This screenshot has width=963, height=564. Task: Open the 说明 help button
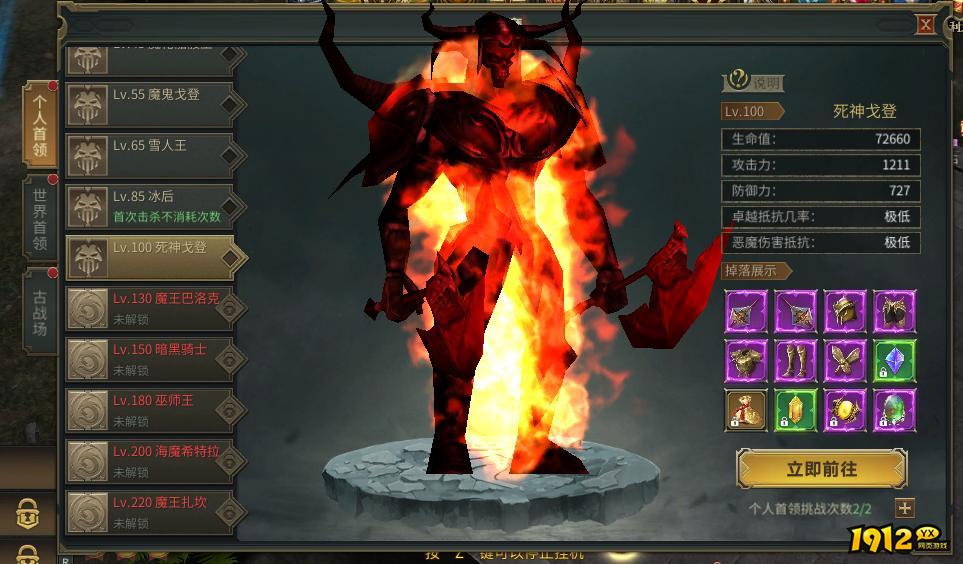coord(753,82)
